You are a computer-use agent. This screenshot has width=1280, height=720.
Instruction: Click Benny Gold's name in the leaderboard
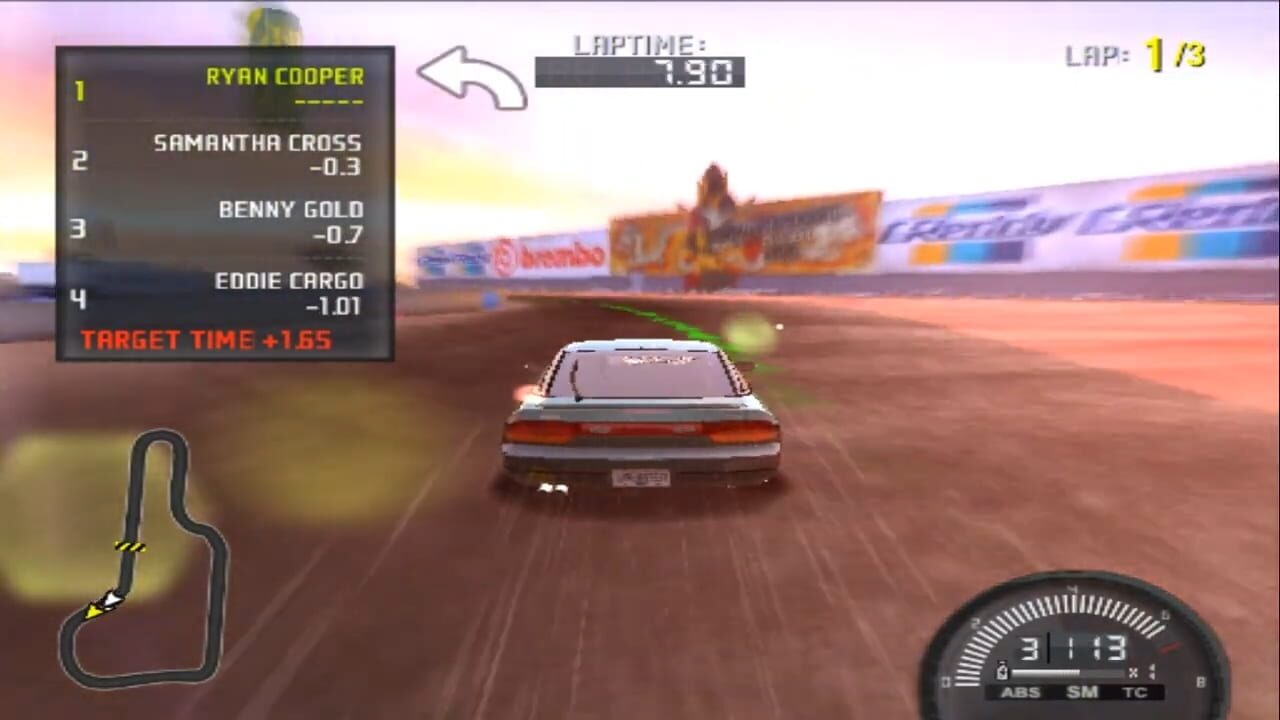coord(291,209)
